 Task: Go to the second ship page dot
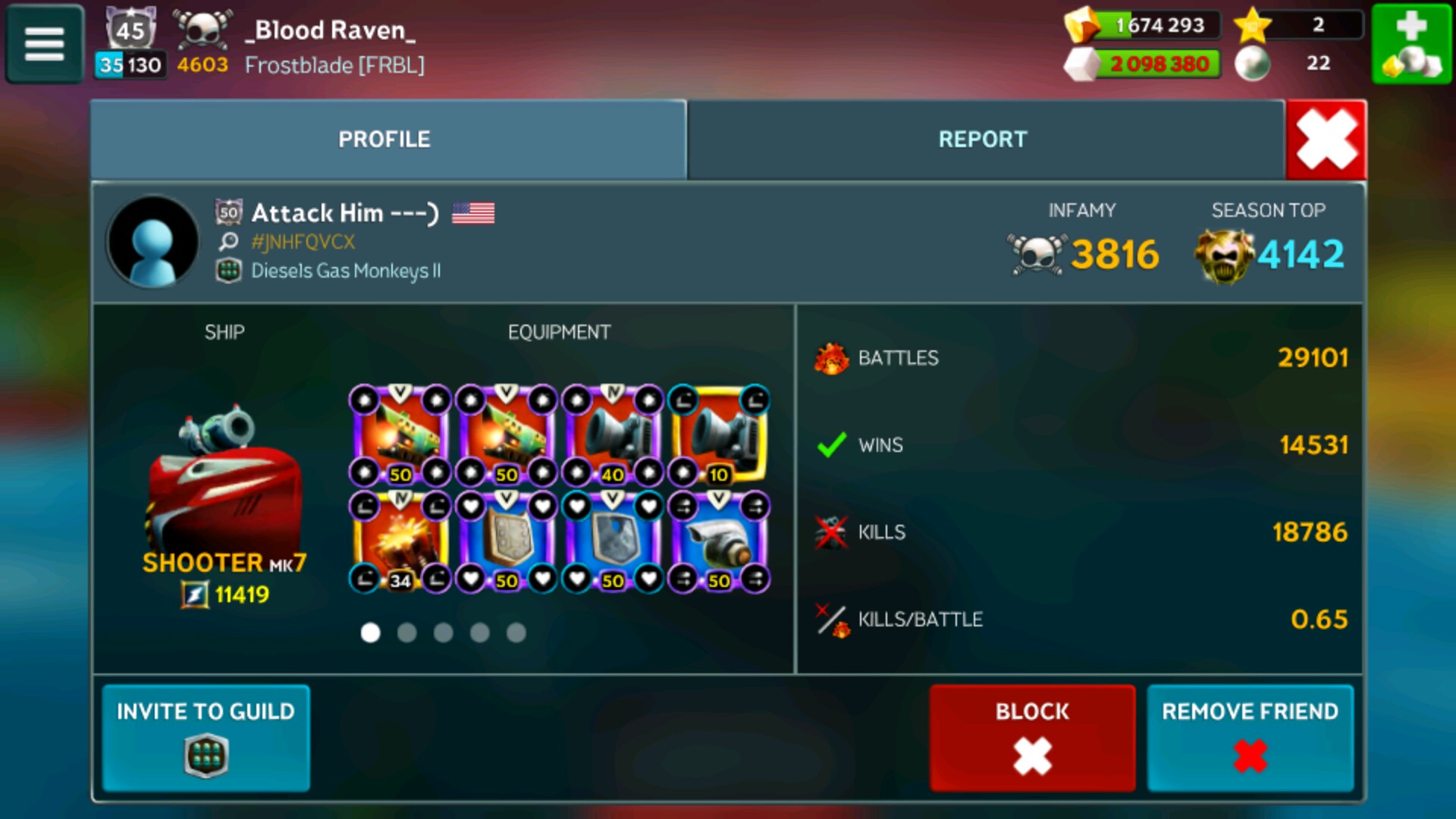(407, 632)
